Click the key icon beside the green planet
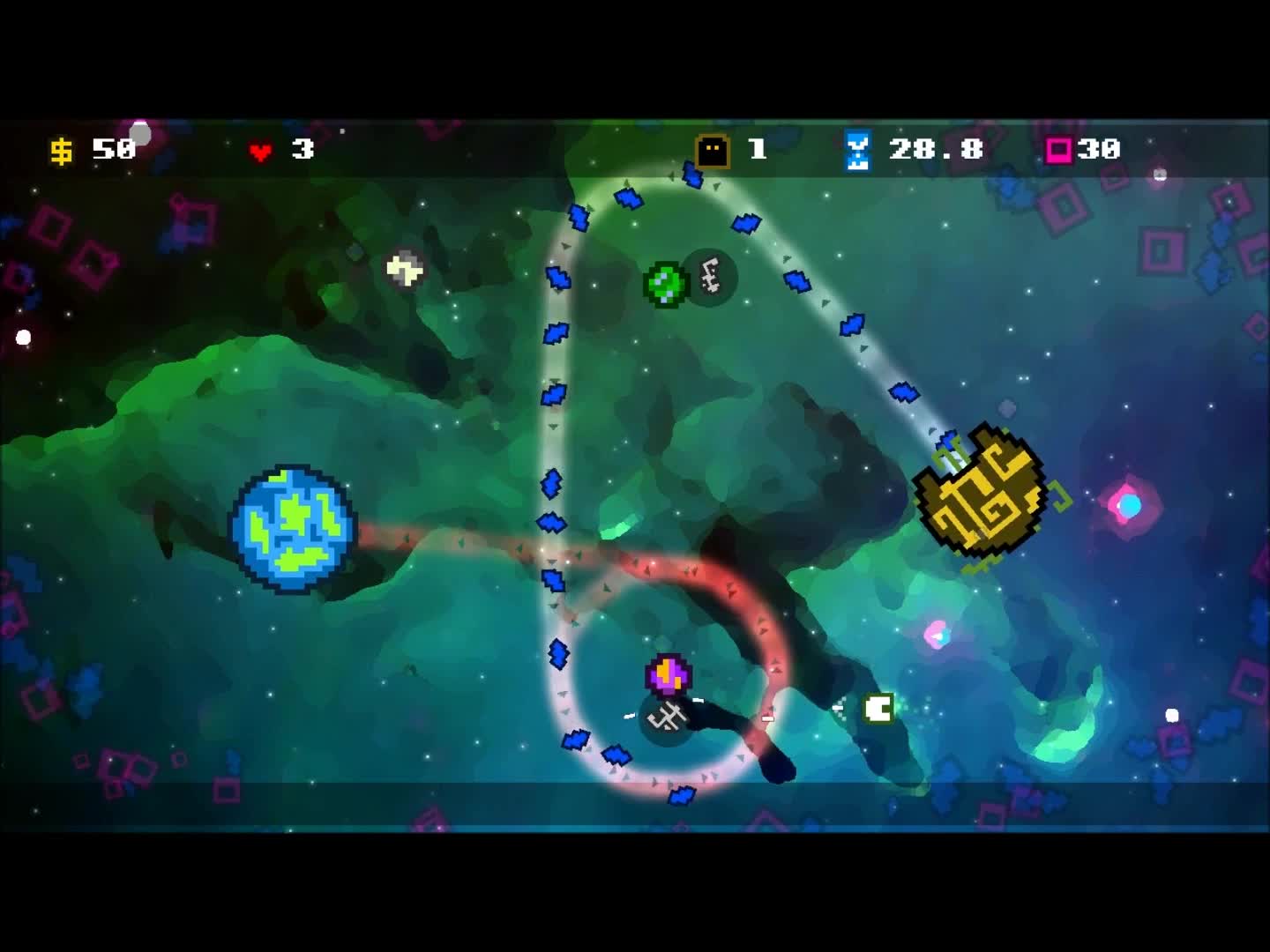 [x=708, y=276]
